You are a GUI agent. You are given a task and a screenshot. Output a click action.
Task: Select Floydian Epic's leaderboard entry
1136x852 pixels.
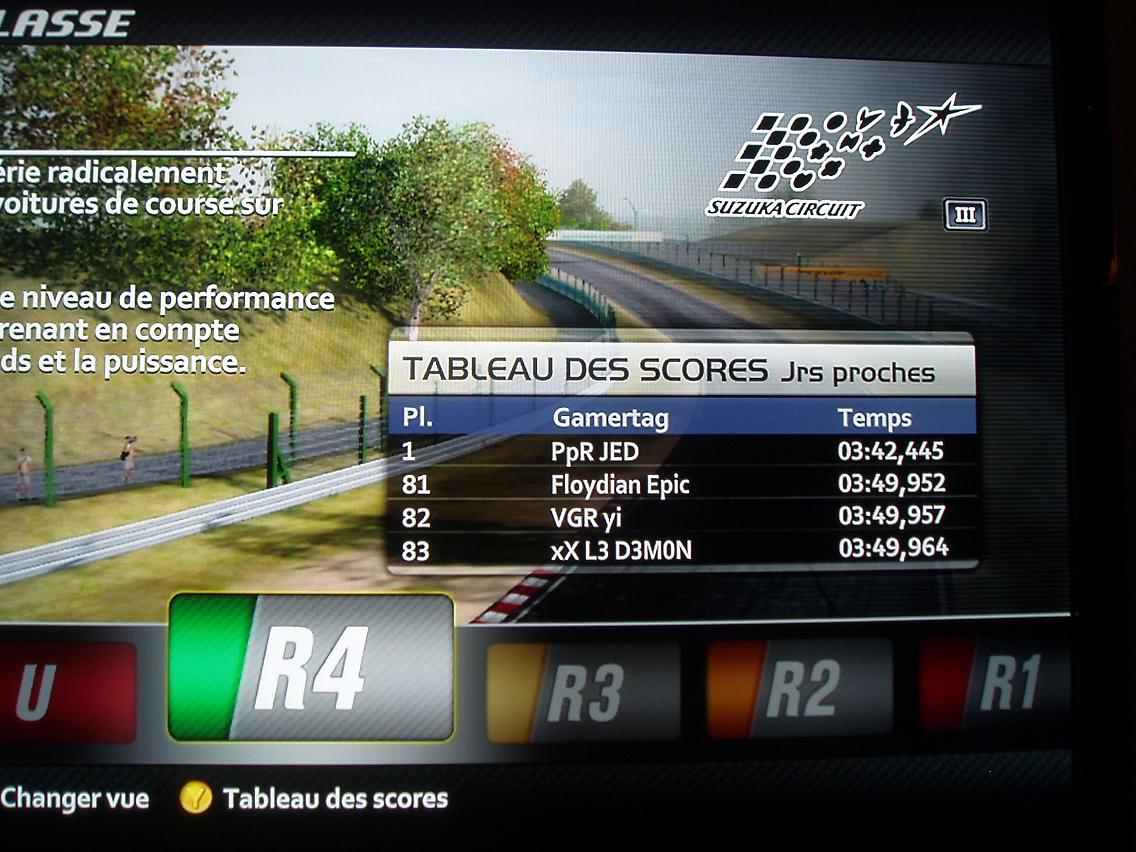tap(680, 485)
